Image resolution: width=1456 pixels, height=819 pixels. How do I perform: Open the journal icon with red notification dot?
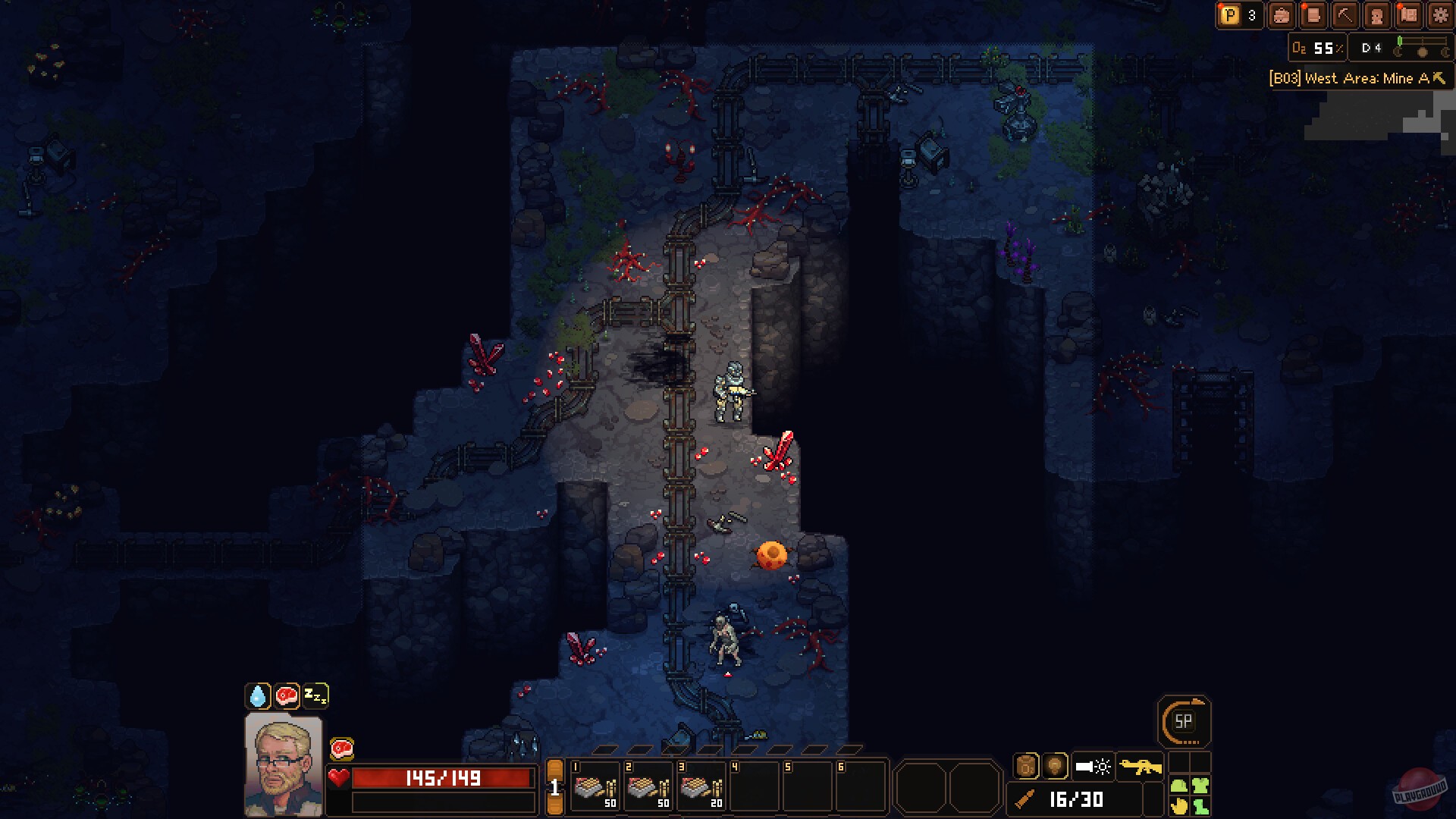coord(1313,15)
